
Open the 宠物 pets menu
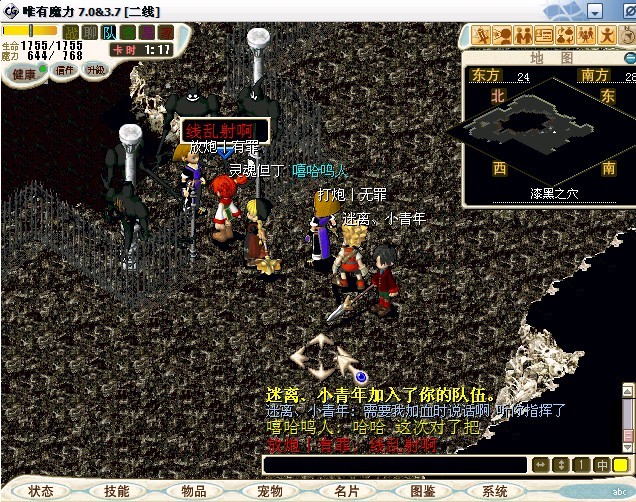(270, 491)
